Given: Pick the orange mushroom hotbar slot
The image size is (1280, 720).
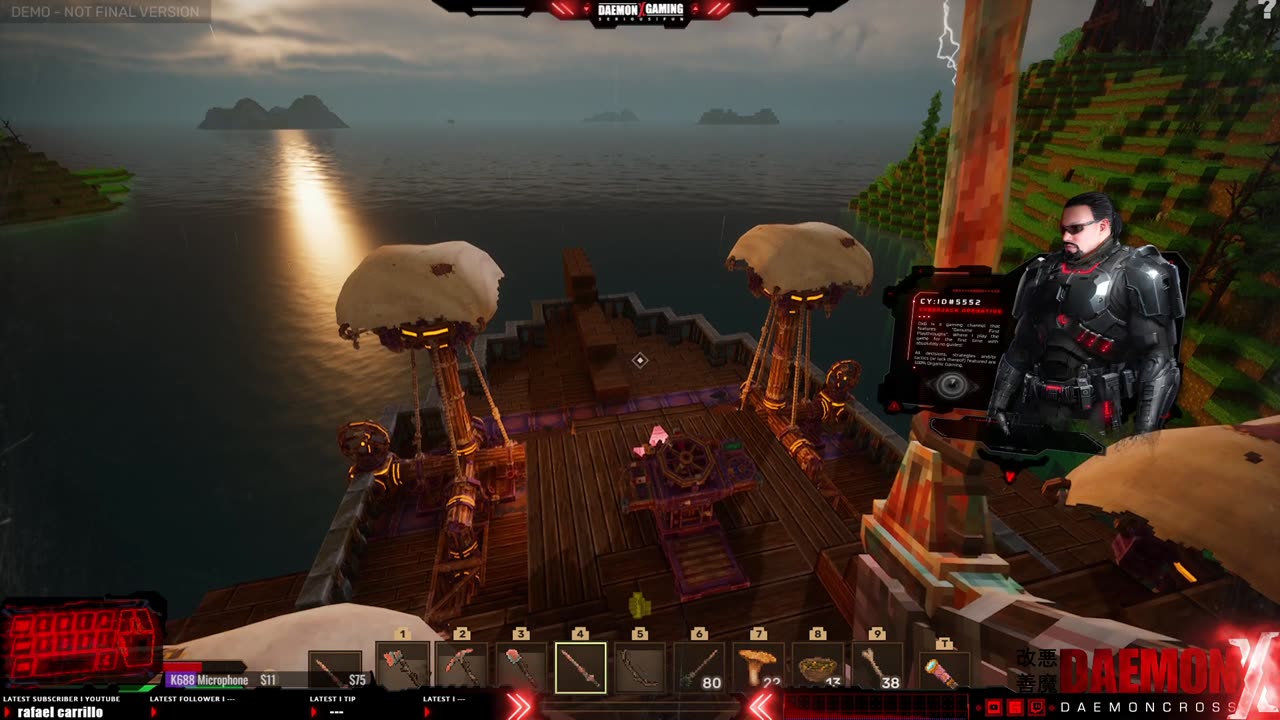Looking at the screenshot, I should (758, 667).
